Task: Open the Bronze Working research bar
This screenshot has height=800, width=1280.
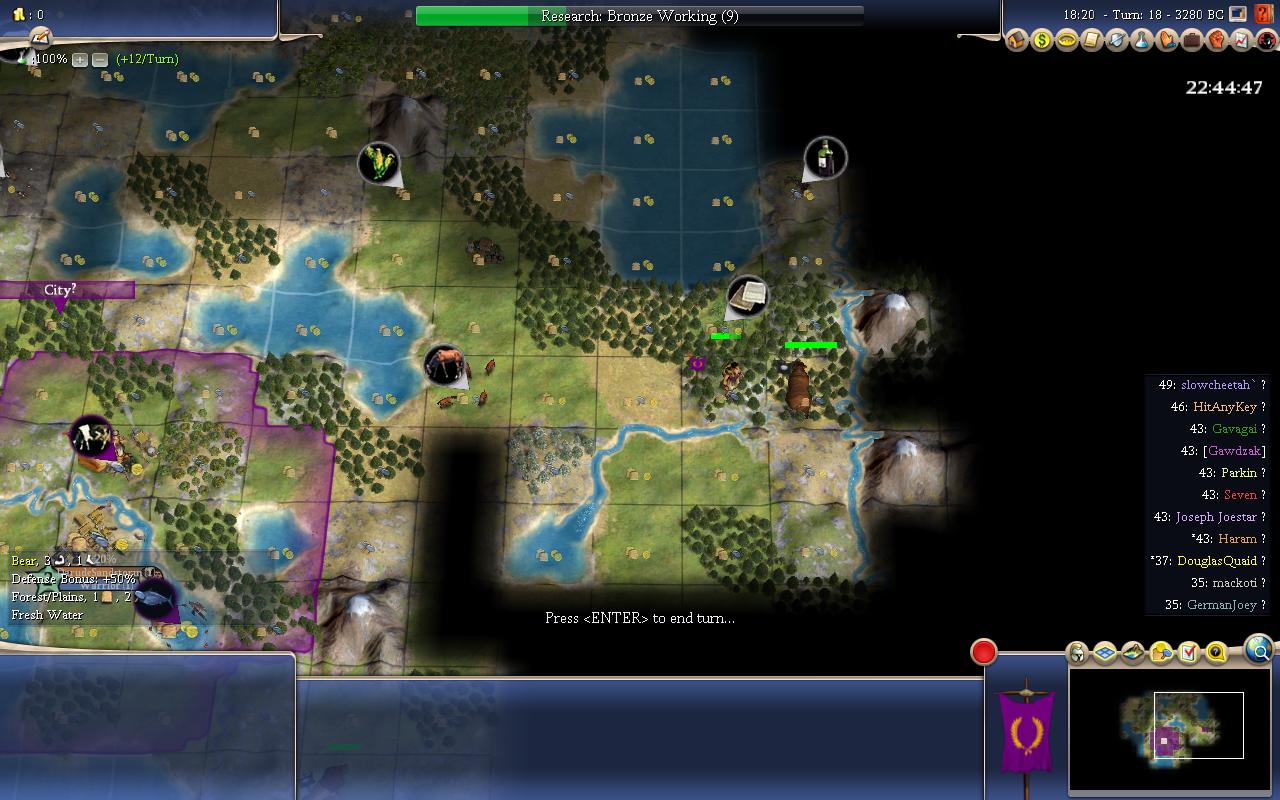Action: tap(639, 16)
